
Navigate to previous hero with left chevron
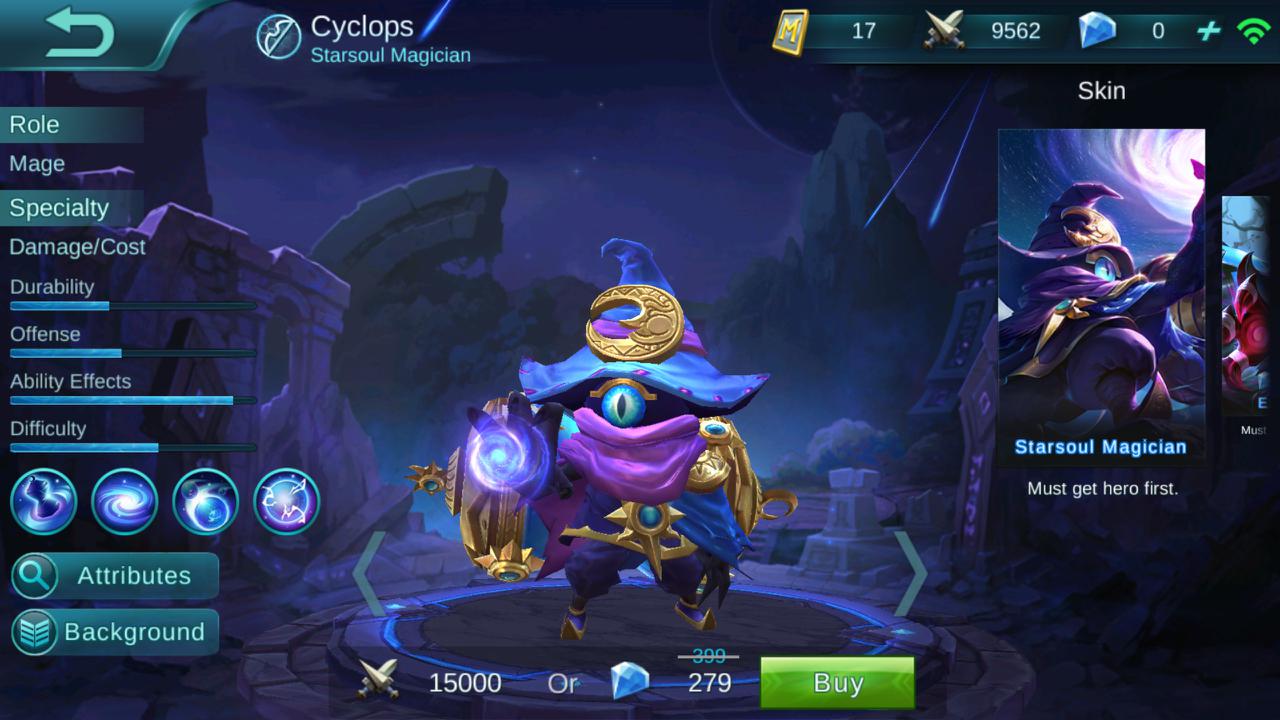tap(370, 570)
